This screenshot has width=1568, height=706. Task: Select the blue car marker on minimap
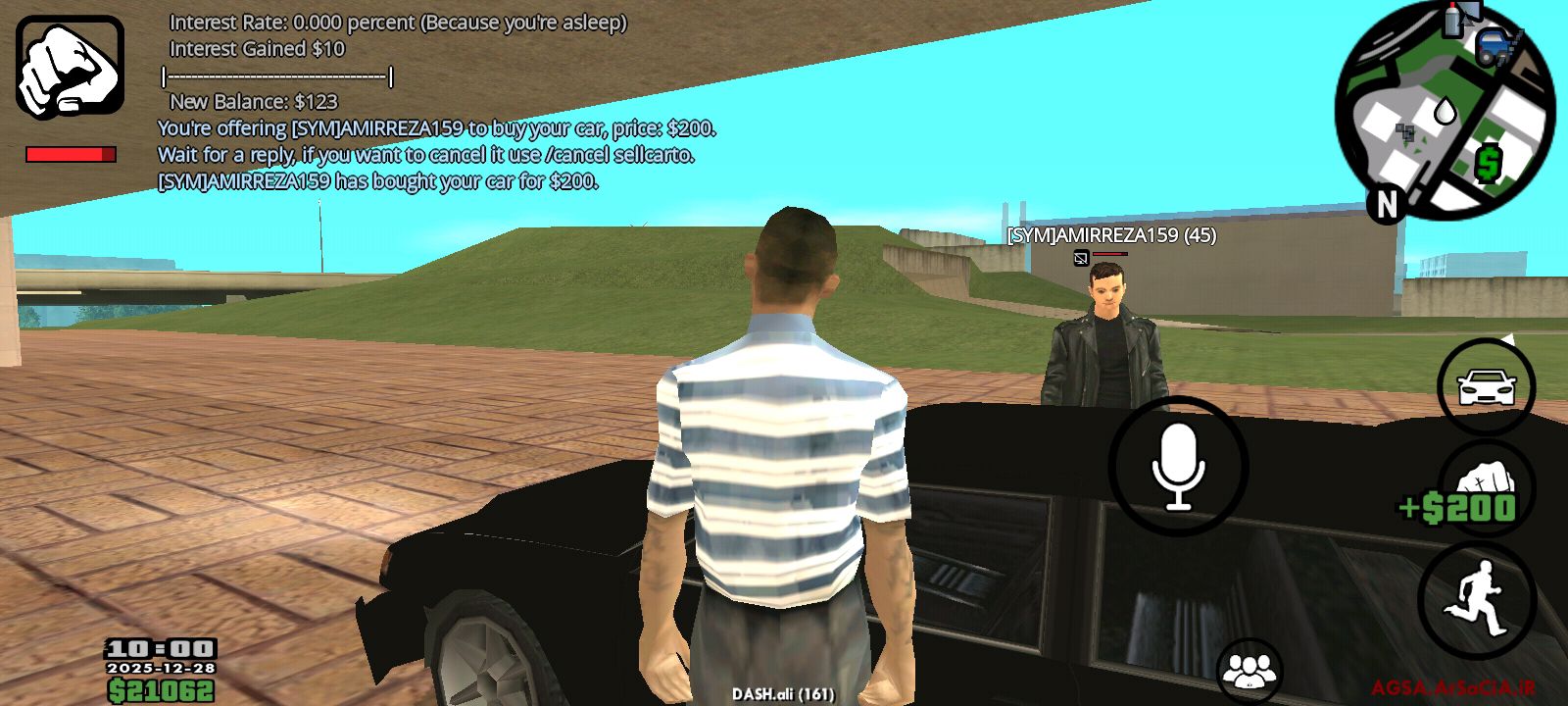(x=1495, y=47)
